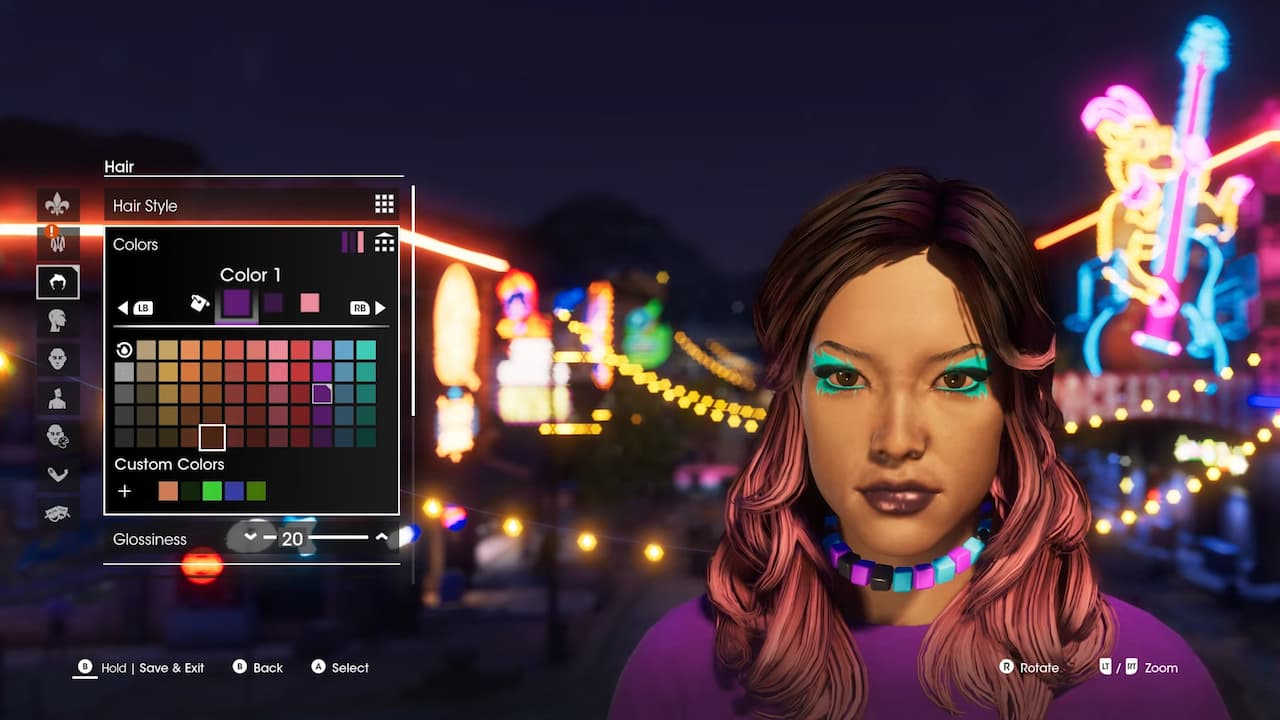Open the head profile customization icon
This screenshot has height=720, width=1280.
[x=57, y=320]
